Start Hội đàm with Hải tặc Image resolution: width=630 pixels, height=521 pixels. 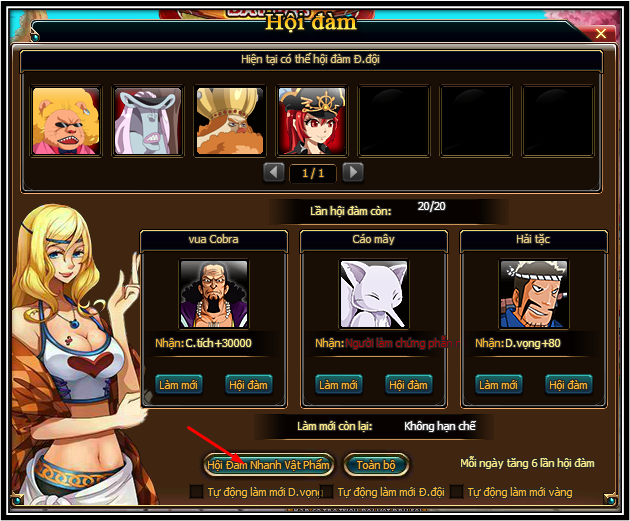click(x=569, y=385)
